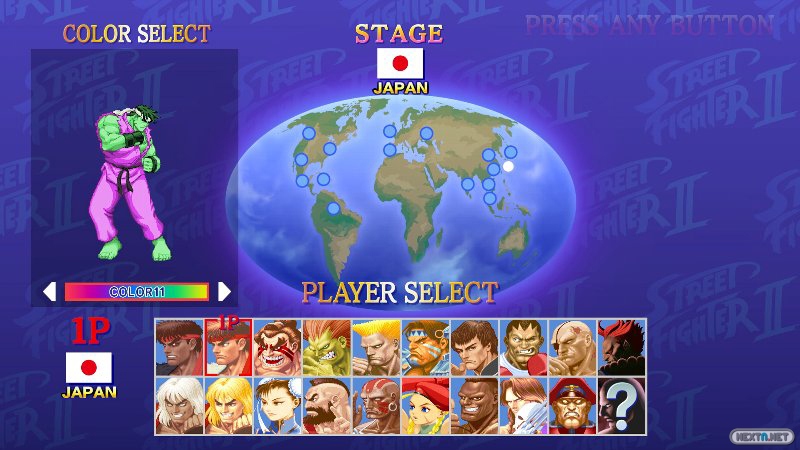This screenshot has height=450, width=800.
Task: Choose blond Ken's portrait
Action: [229, 404]
